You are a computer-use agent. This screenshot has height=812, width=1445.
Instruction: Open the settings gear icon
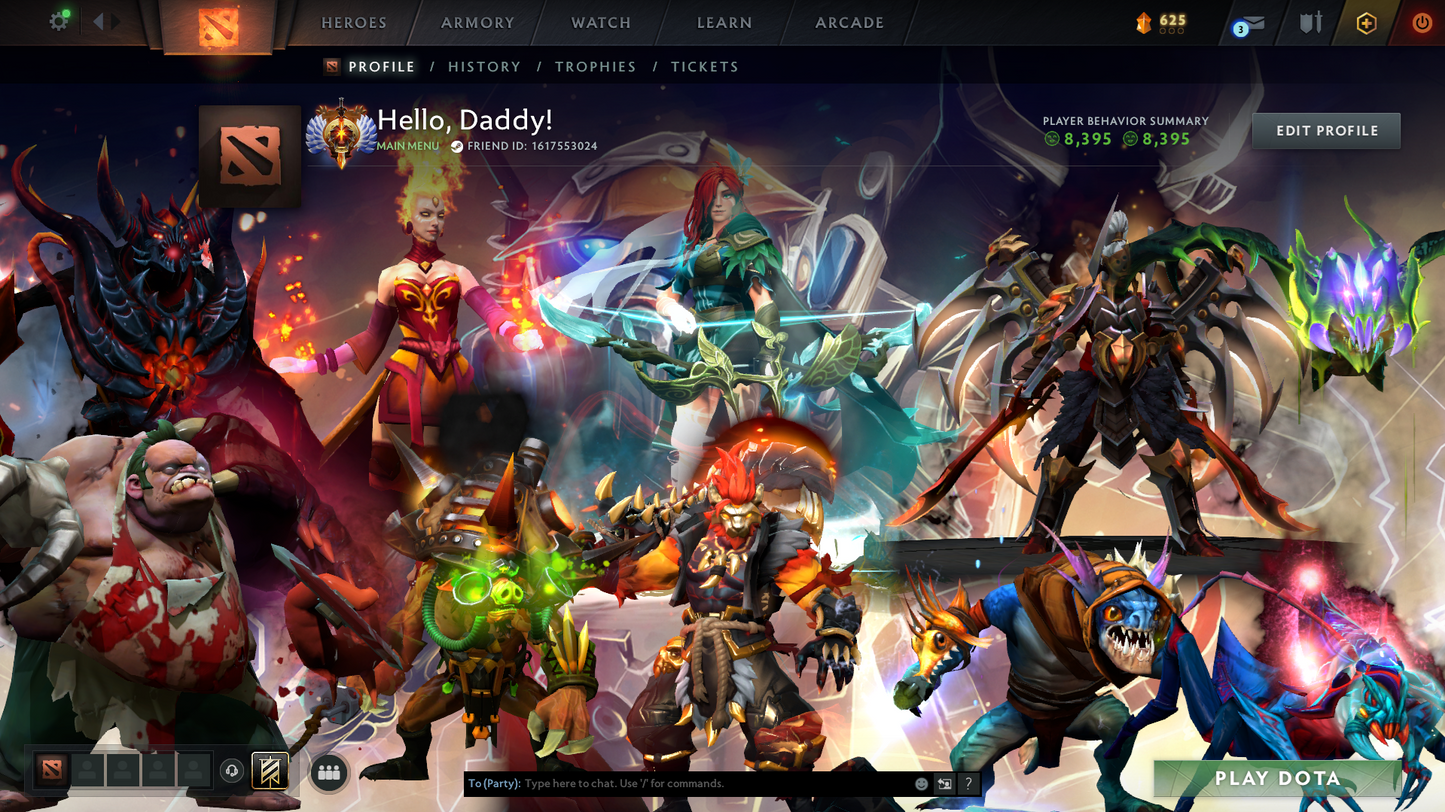coord(59,21)
